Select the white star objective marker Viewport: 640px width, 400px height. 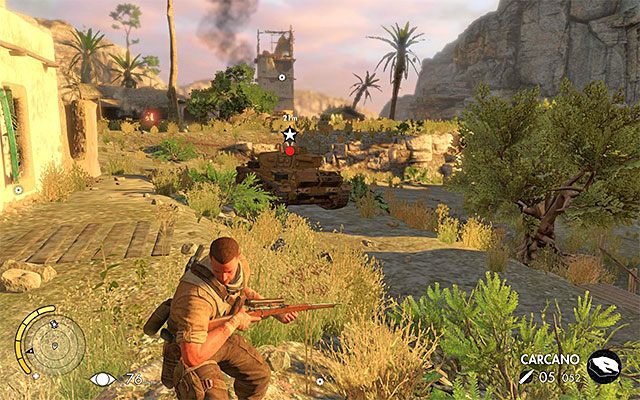pos(290,134)
